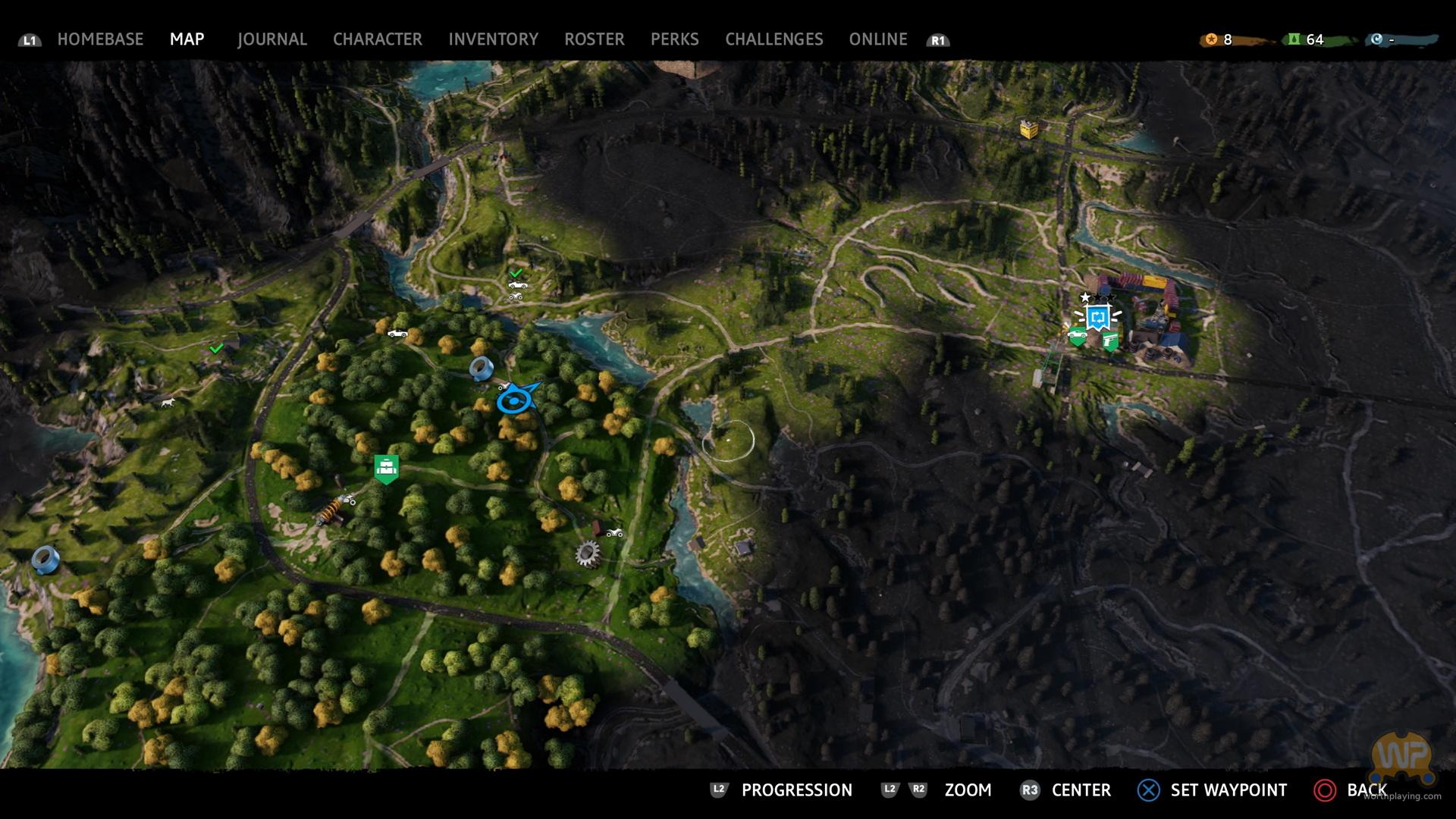Image resolution: width=1456 pixels, height=819 pixels.
Task: Select the yellow marker on the map
Action: 1029,130
